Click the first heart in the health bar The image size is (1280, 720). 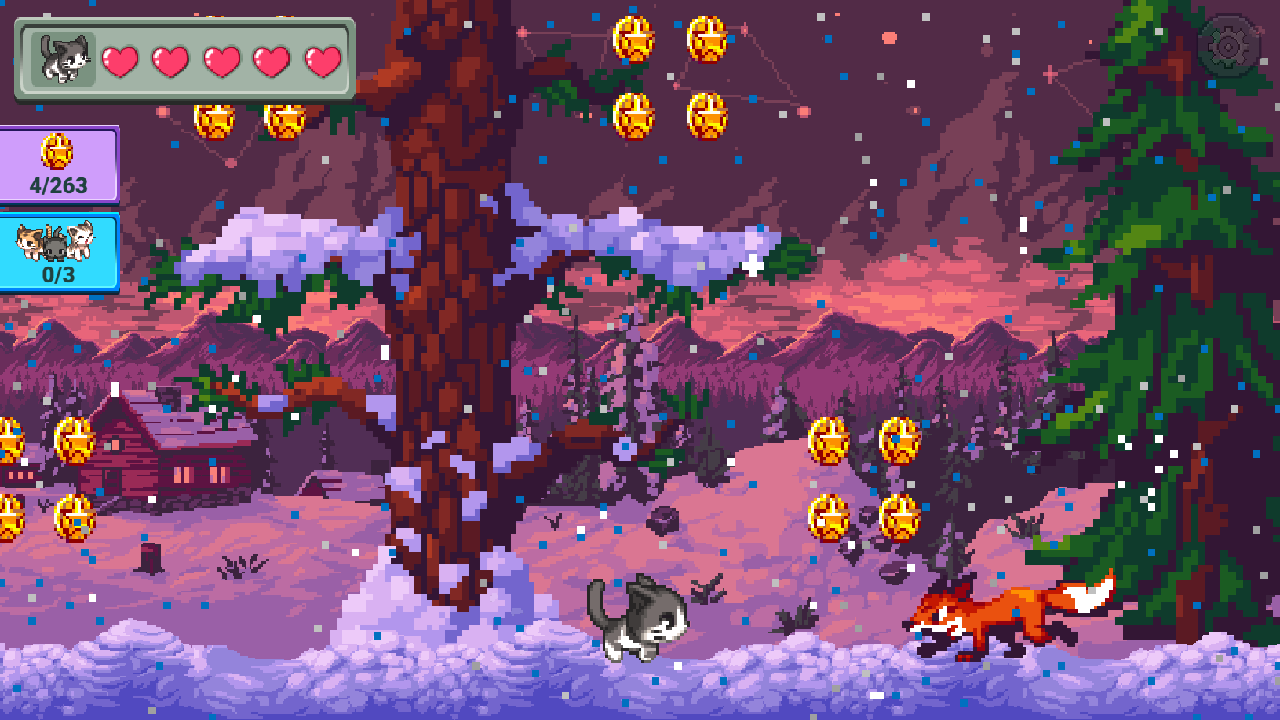tap(119, 61)
